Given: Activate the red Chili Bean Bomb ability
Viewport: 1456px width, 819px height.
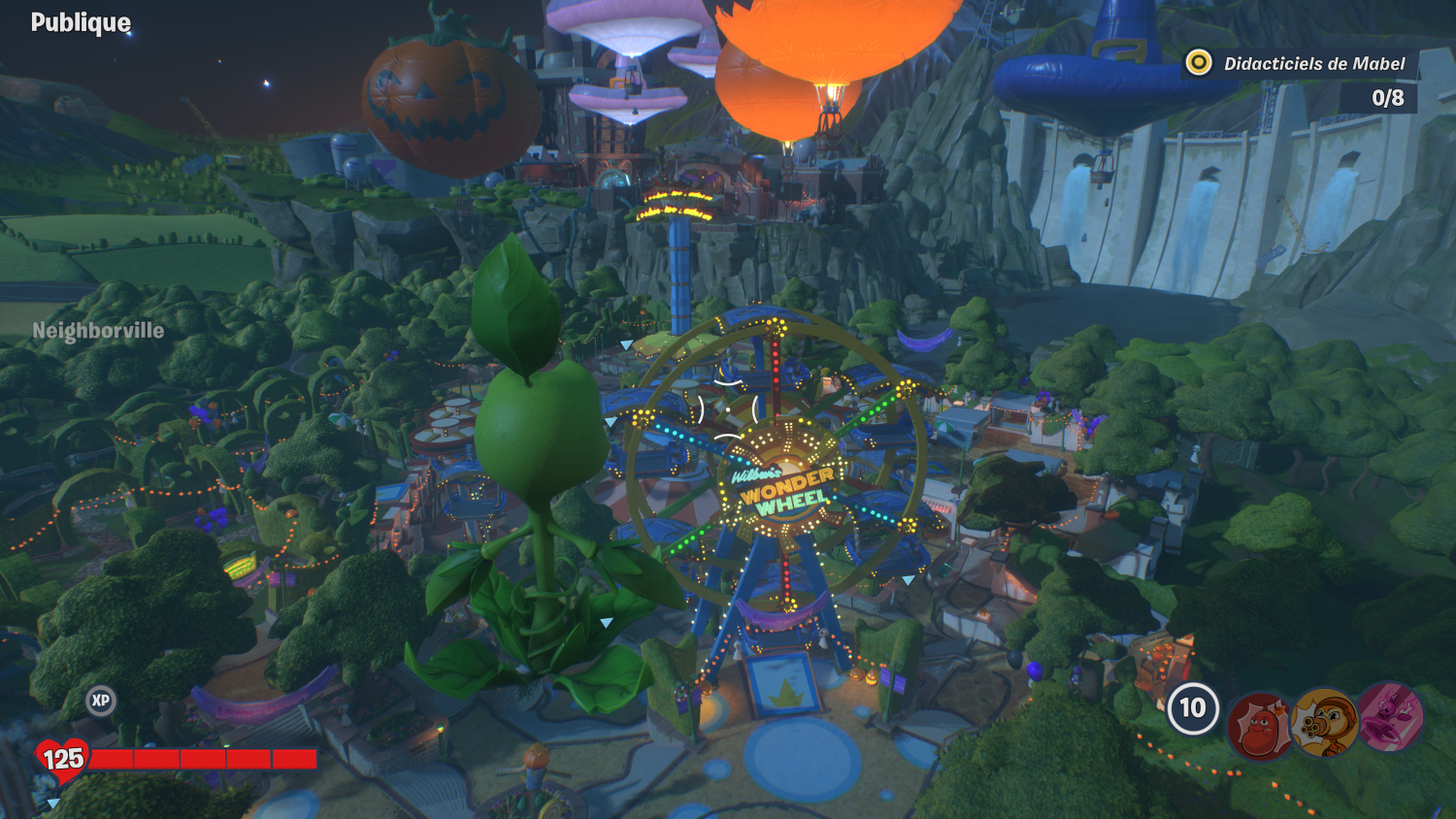Looking at the screenshot, I should 1260,725.
